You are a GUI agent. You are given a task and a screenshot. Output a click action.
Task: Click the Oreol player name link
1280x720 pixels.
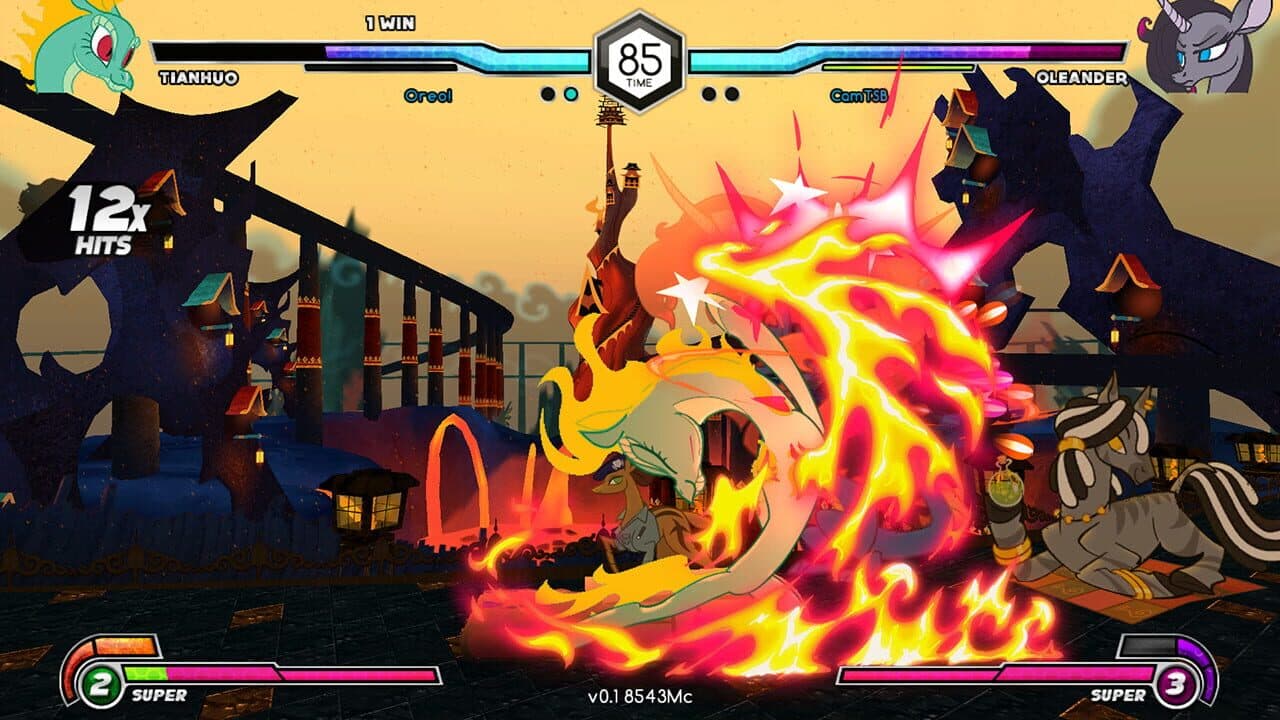point(428,97)
